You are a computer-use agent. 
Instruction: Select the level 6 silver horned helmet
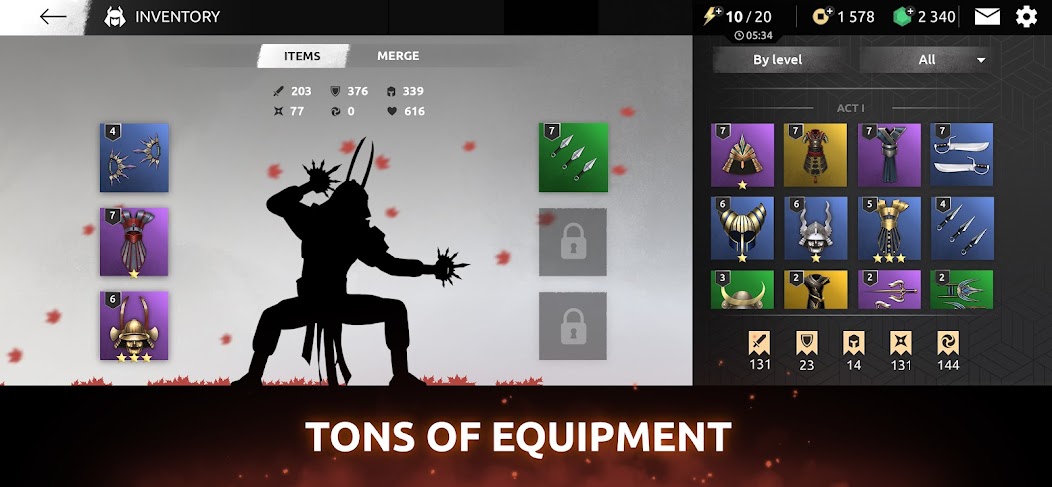(x=815, y=228)
